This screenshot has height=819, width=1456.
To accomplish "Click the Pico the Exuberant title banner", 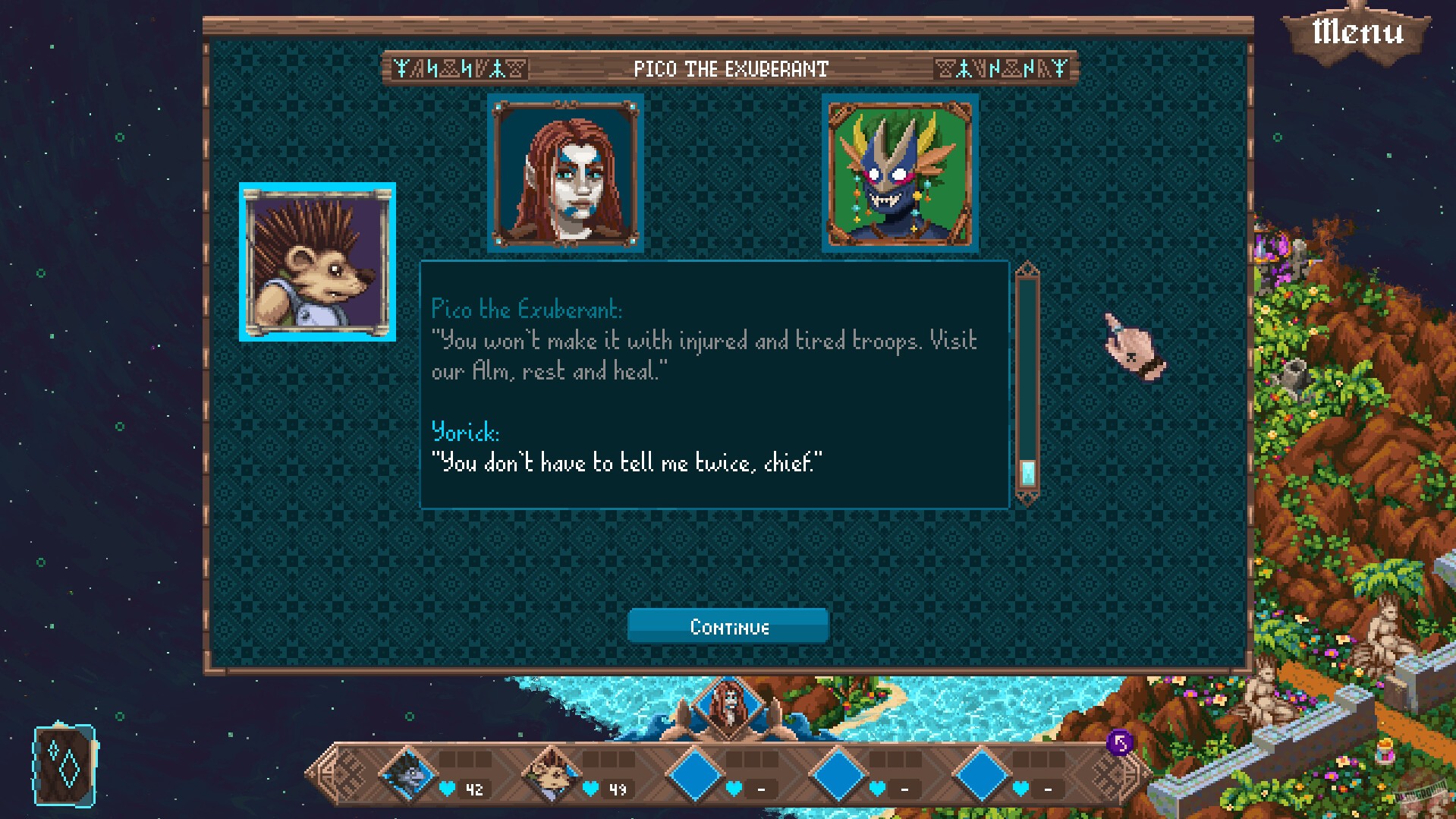I will coord(730,68).
